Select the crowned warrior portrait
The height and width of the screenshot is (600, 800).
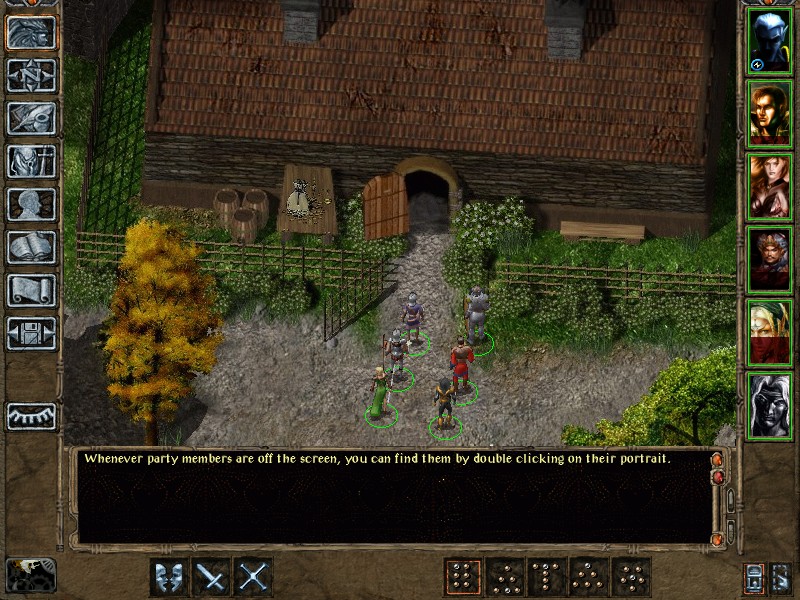pos(769,260)
